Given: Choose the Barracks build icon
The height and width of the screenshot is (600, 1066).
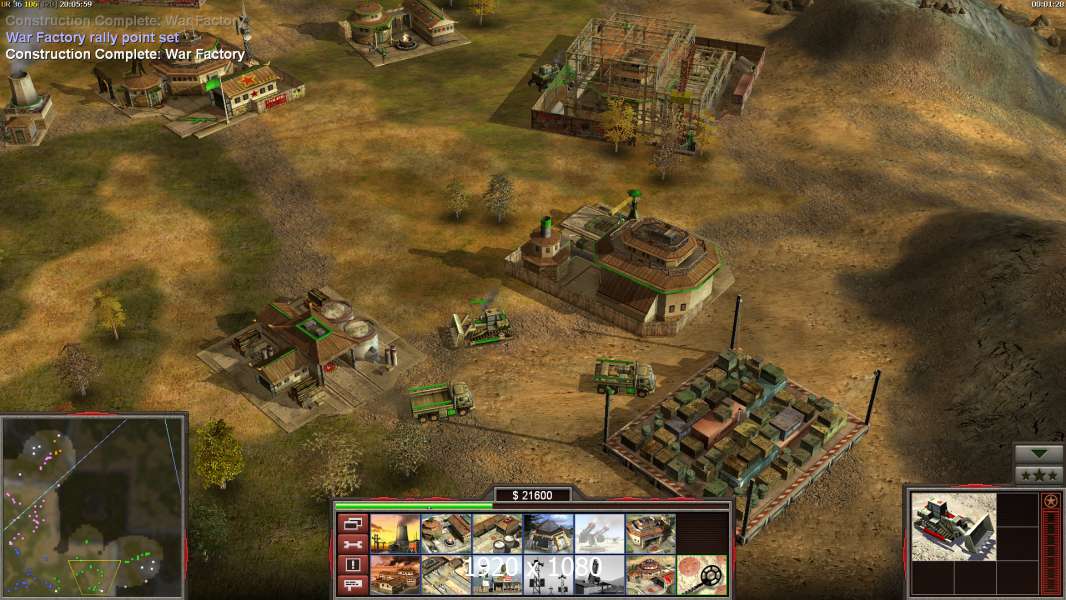Looking at the screenshot, I should pyautogui.click(x=446, y=533).
